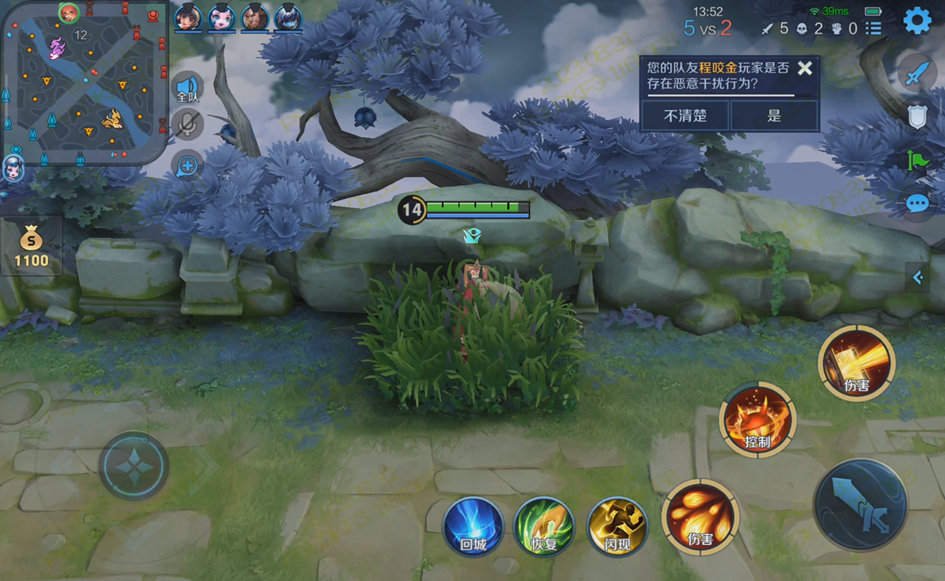
Task: Activate the 控制 control skill
Action: [x=757, y=420]
